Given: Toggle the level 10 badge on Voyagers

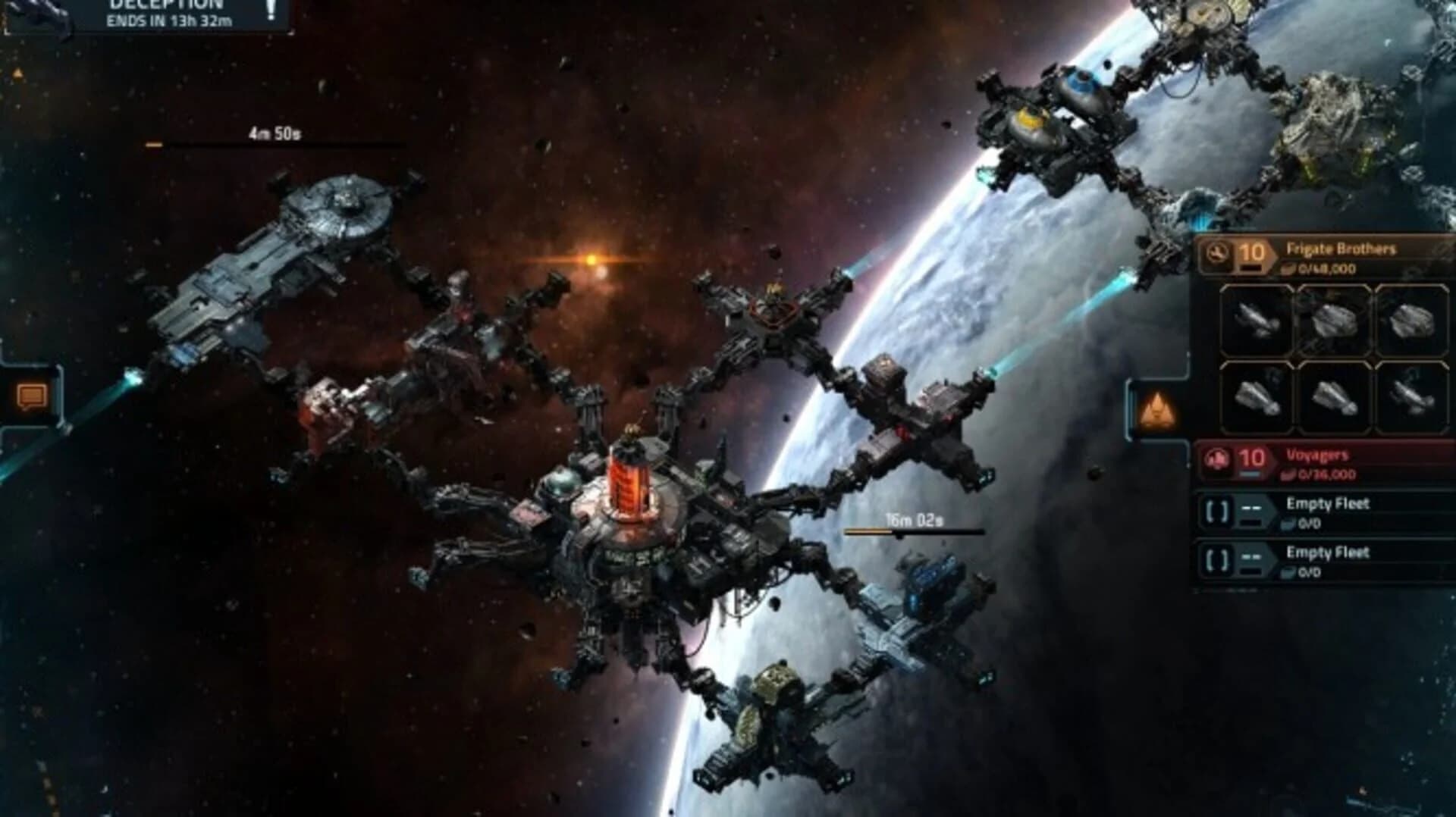Looking at the screenshot, I should (x=1251, y=456).
